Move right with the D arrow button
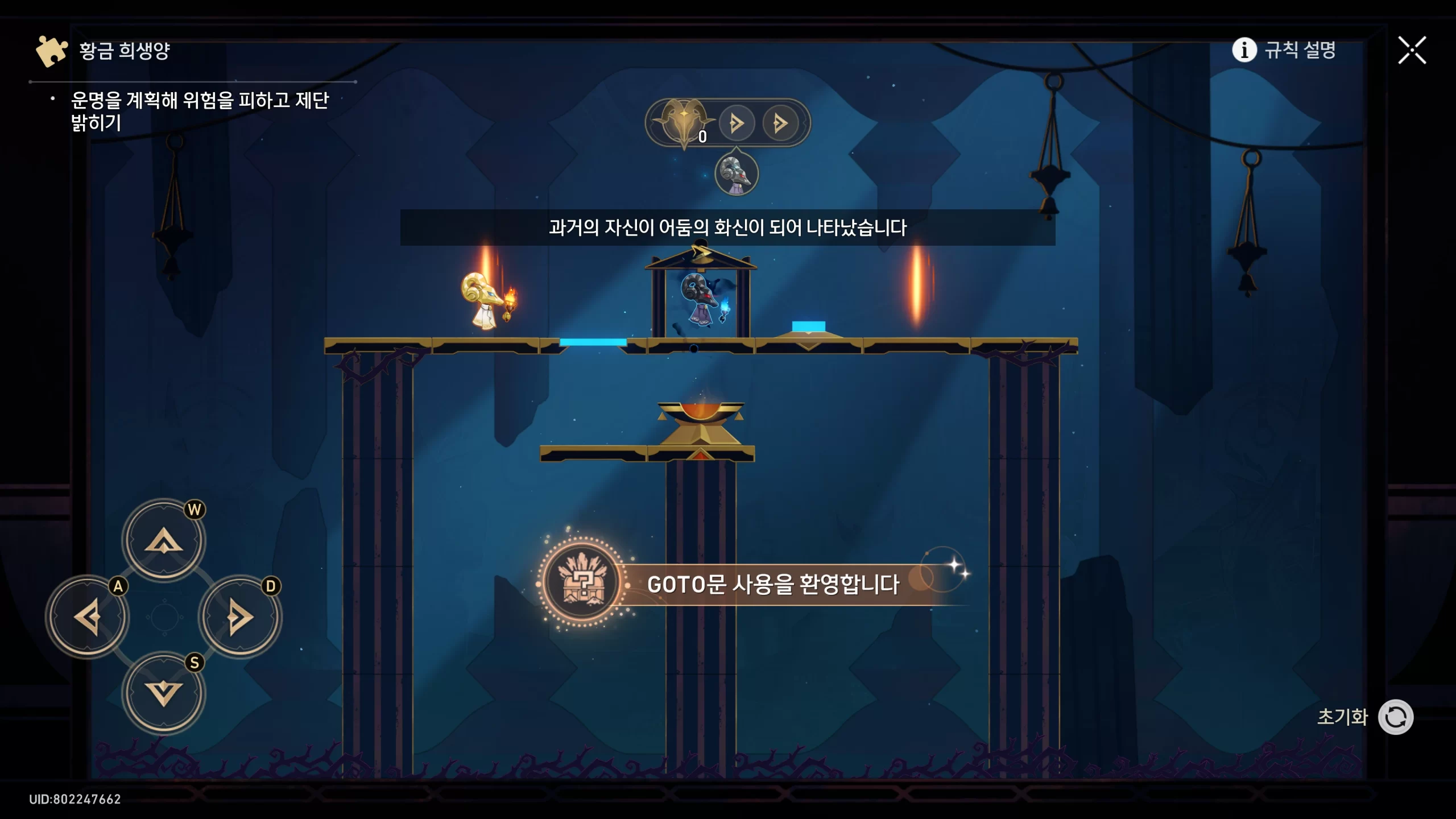This screenshot has width=1456, height=819. [240, 617]
